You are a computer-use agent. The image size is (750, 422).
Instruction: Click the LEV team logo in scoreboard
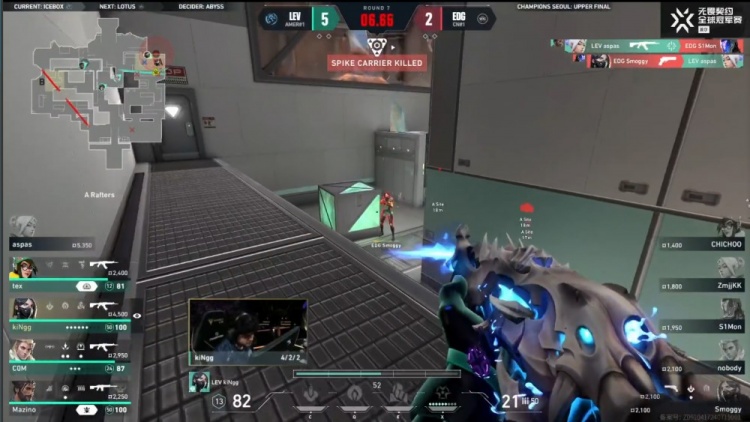tap(270, 18)
